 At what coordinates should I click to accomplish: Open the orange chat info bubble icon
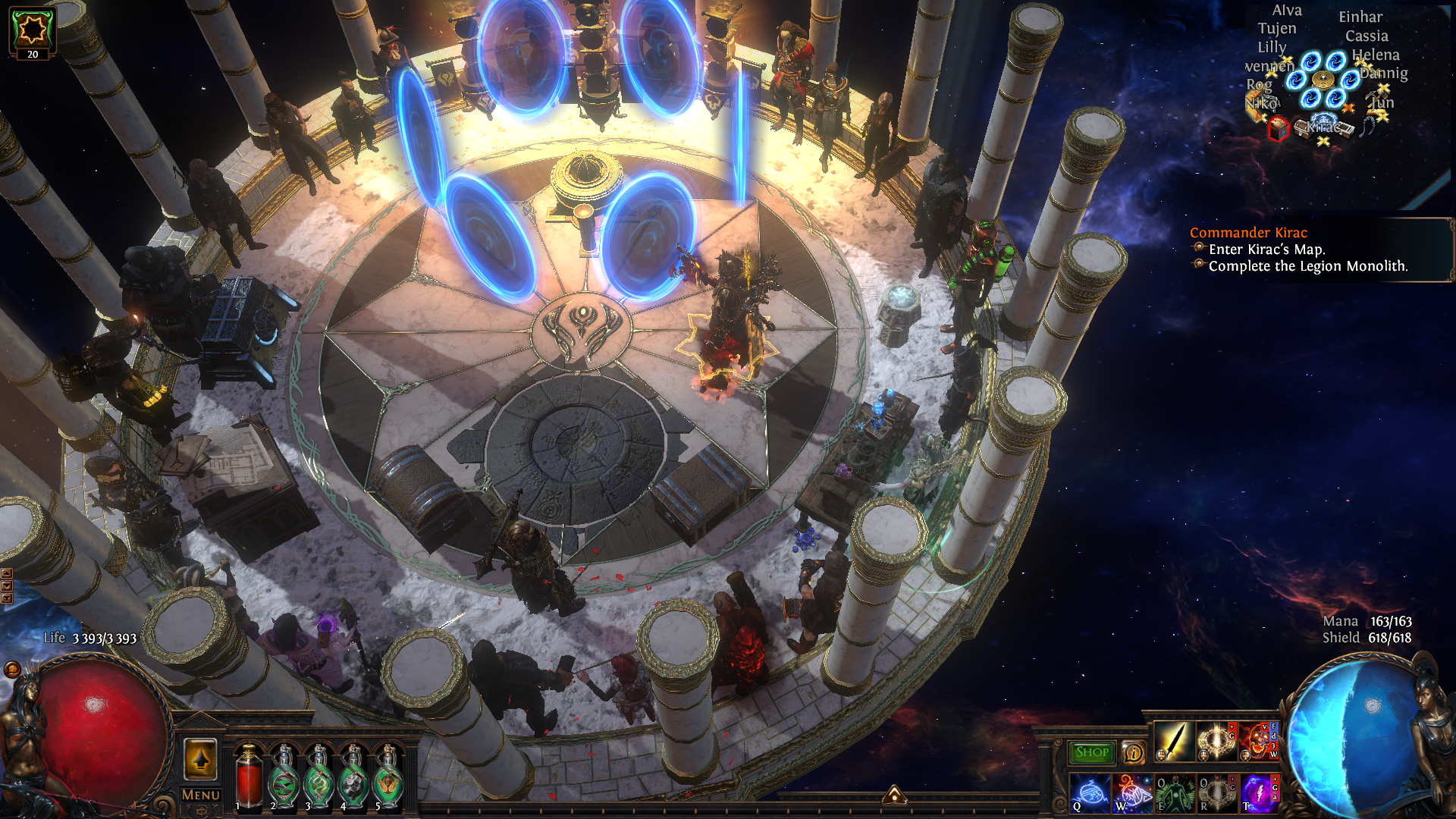point(1134,752)
